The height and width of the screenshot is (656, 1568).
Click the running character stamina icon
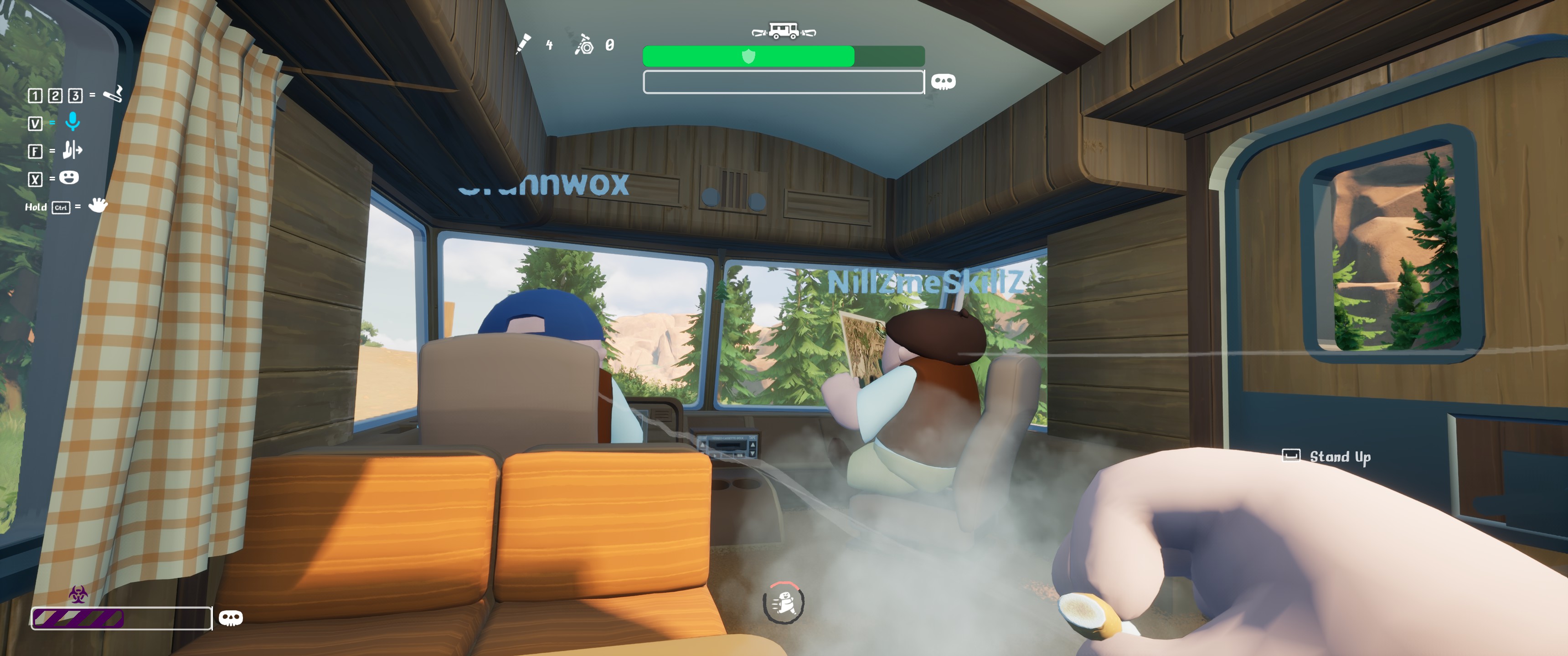coord(784,602)
